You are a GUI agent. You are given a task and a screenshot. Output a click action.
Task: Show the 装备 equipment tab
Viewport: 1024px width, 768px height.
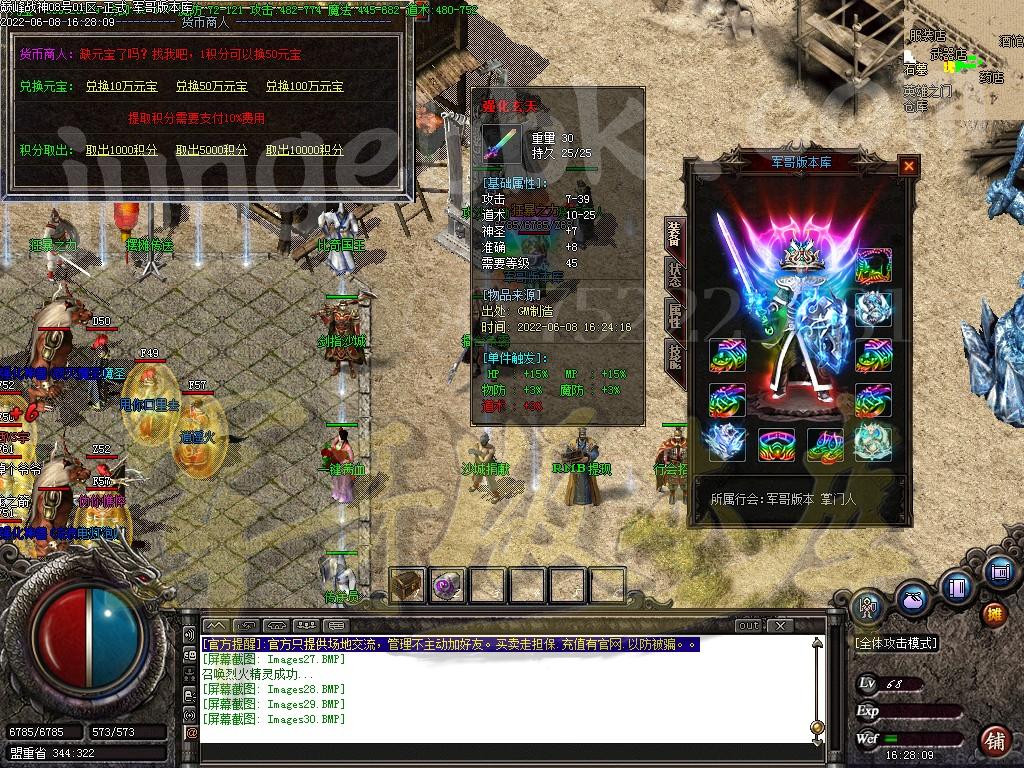[x=674, y=234]
